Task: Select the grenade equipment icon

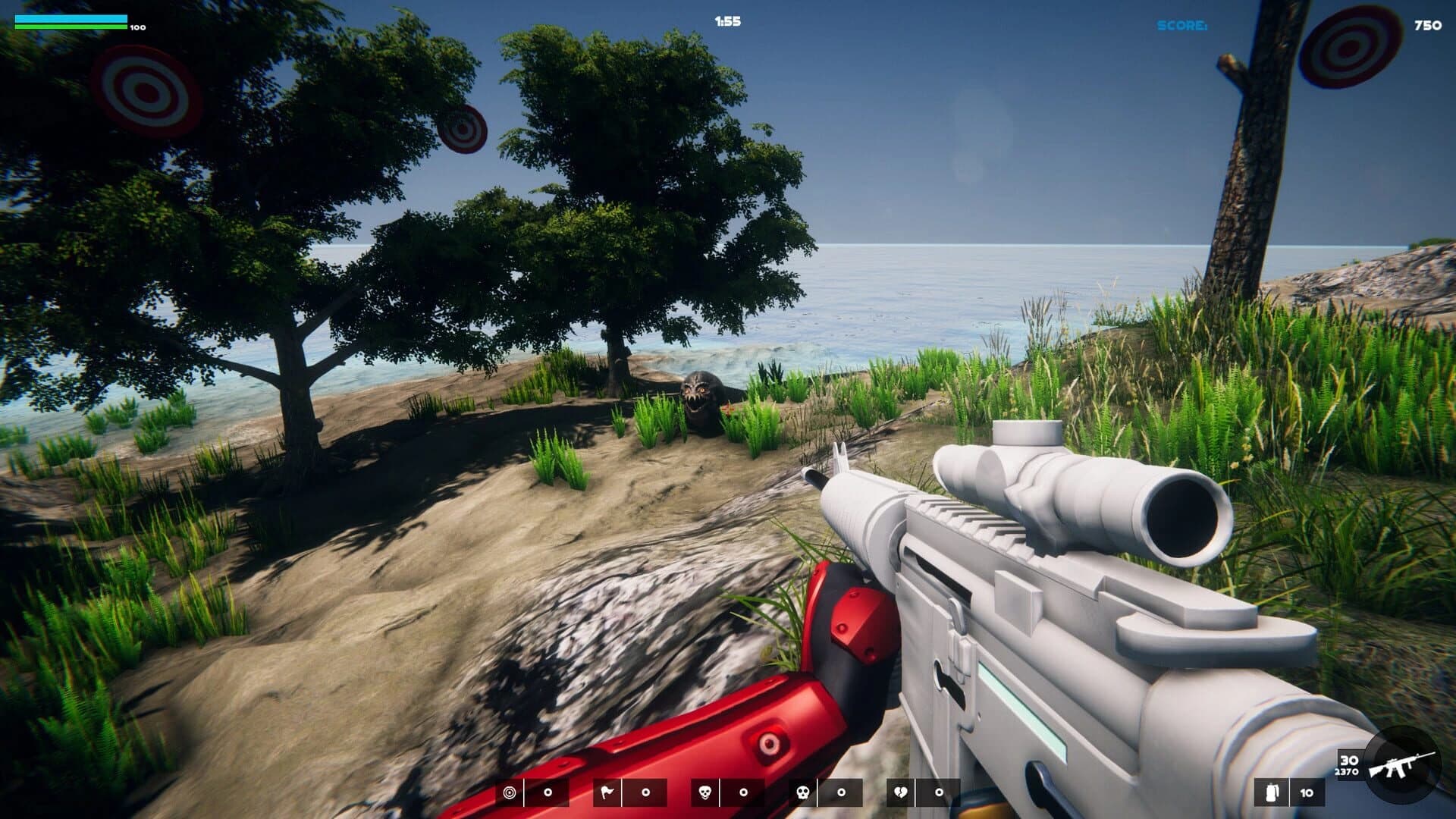Action: coord(1271,792)
